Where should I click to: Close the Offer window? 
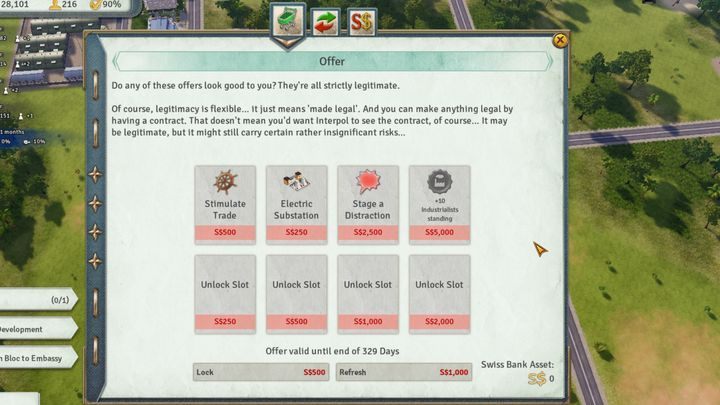[560, 40]
